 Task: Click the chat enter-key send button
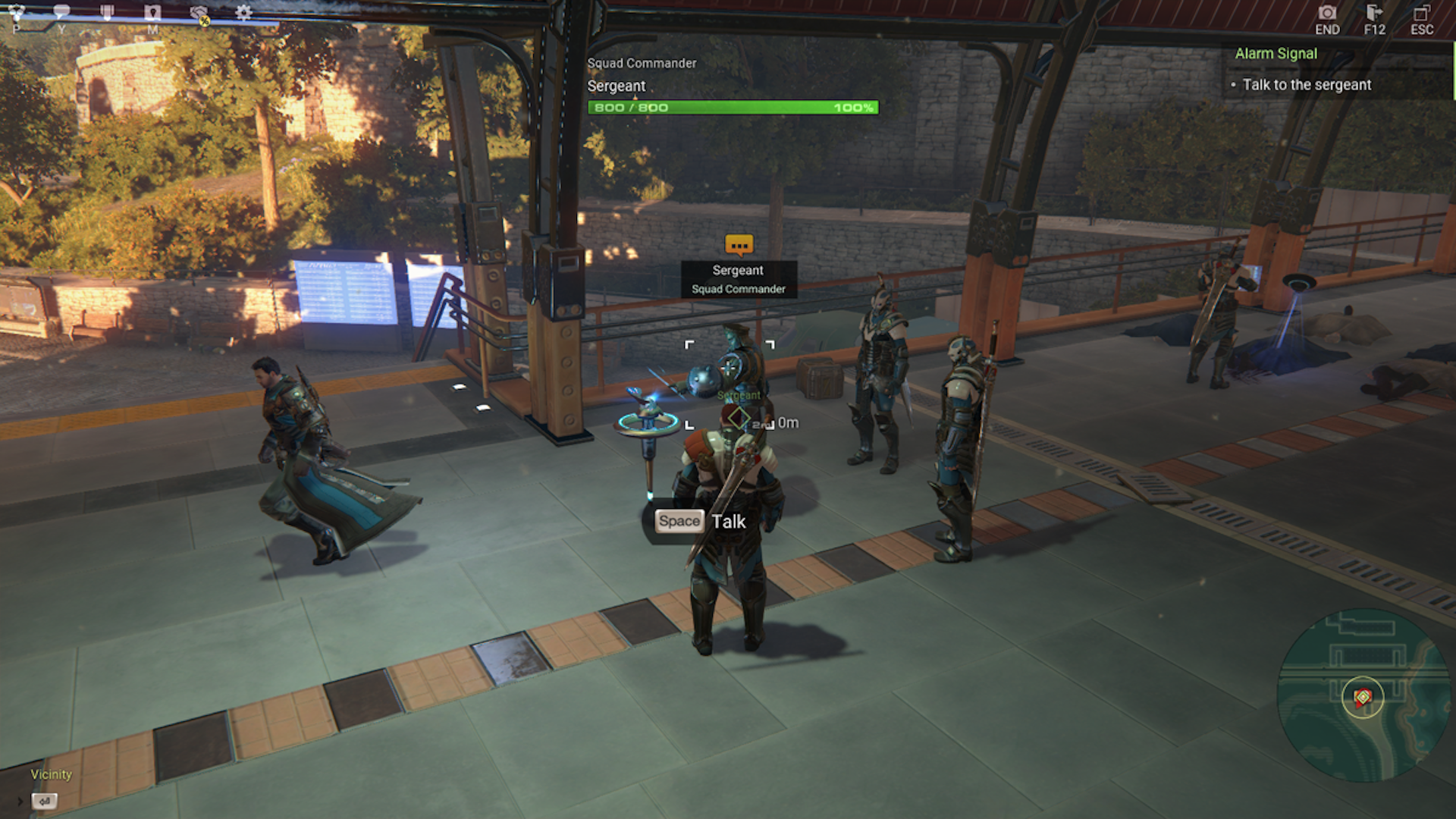pos(44,801)
